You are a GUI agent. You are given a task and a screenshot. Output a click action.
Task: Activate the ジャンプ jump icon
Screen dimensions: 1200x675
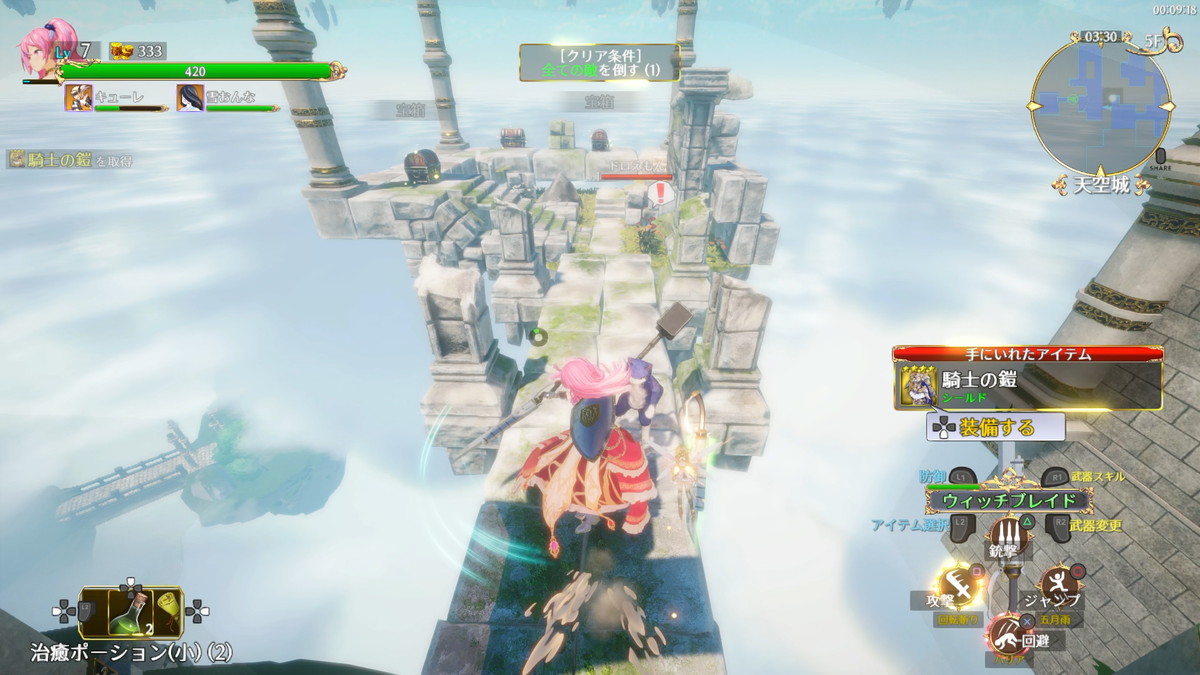point(1059,583)
